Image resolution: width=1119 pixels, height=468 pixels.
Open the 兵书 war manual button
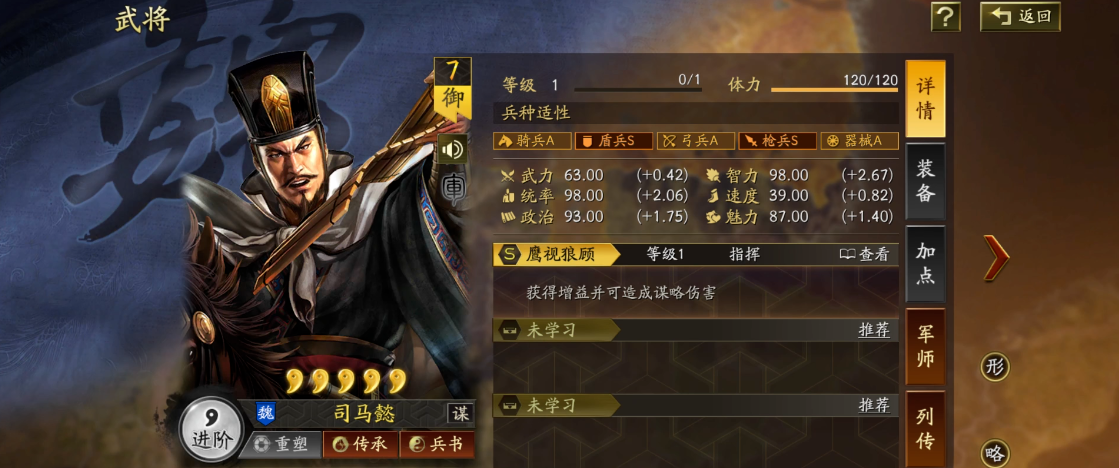437,445
